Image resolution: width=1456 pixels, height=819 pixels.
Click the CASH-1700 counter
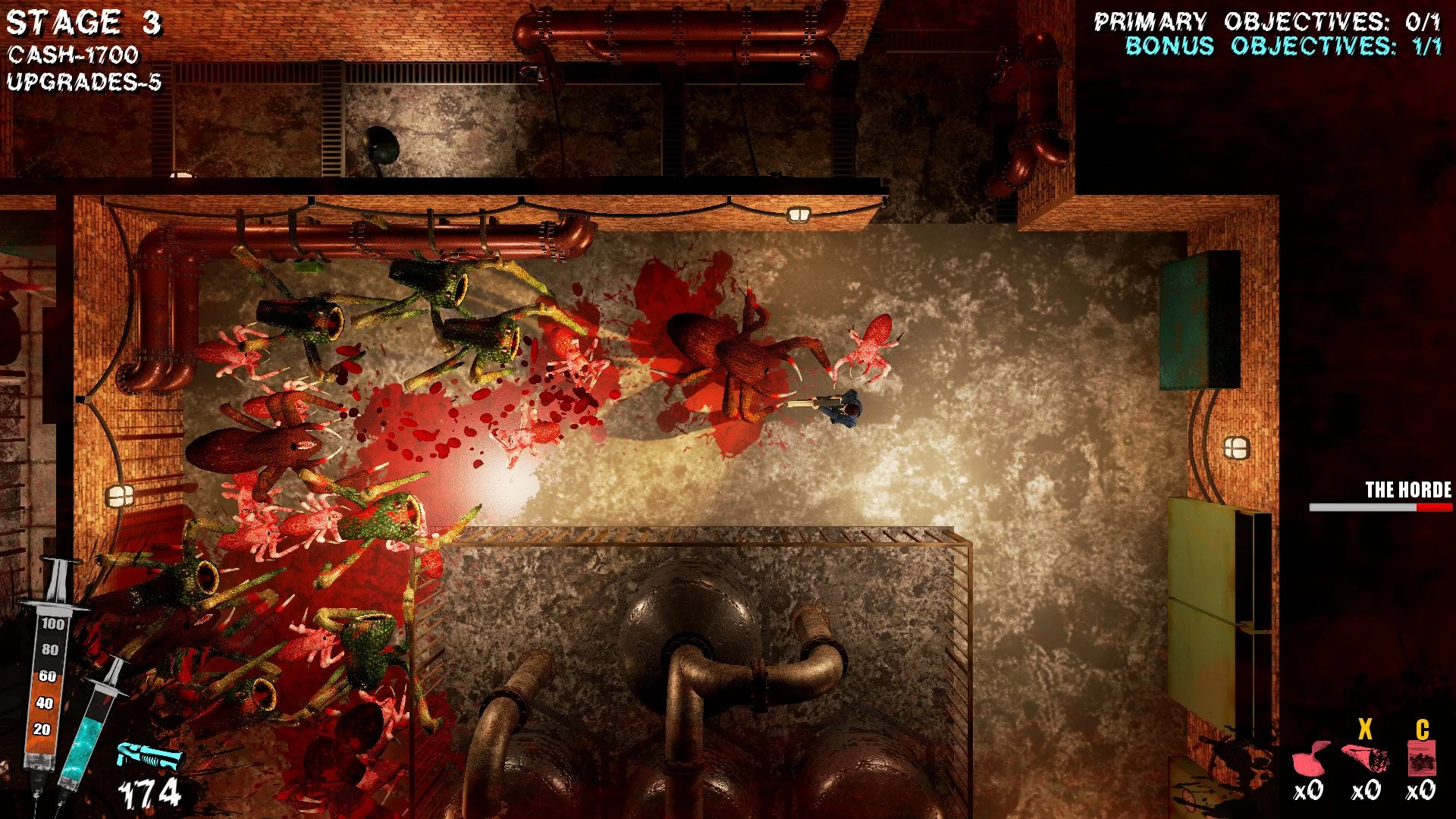tap(72, 55)
